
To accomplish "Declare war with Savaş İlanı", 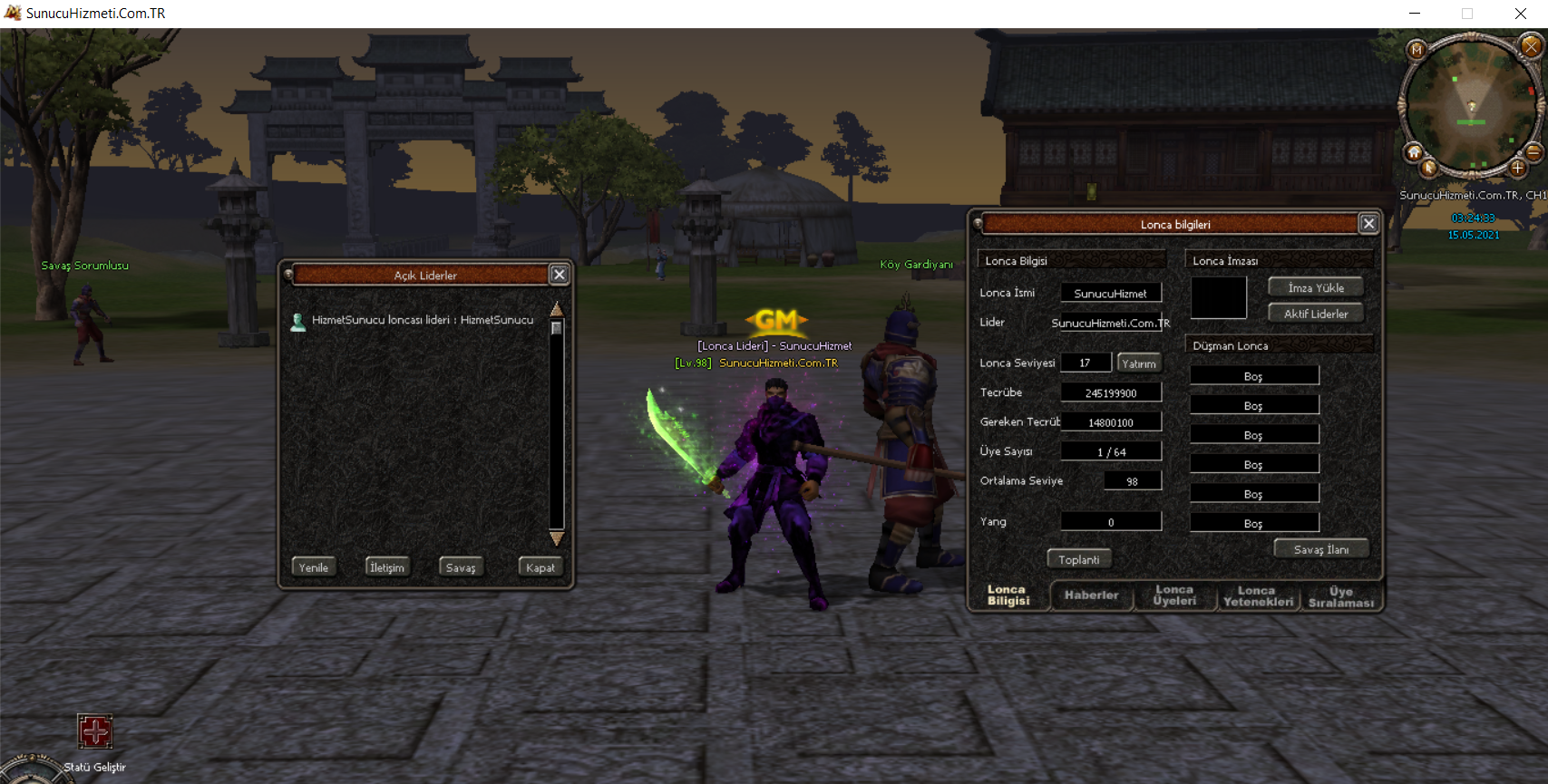I will (1321, 549).
